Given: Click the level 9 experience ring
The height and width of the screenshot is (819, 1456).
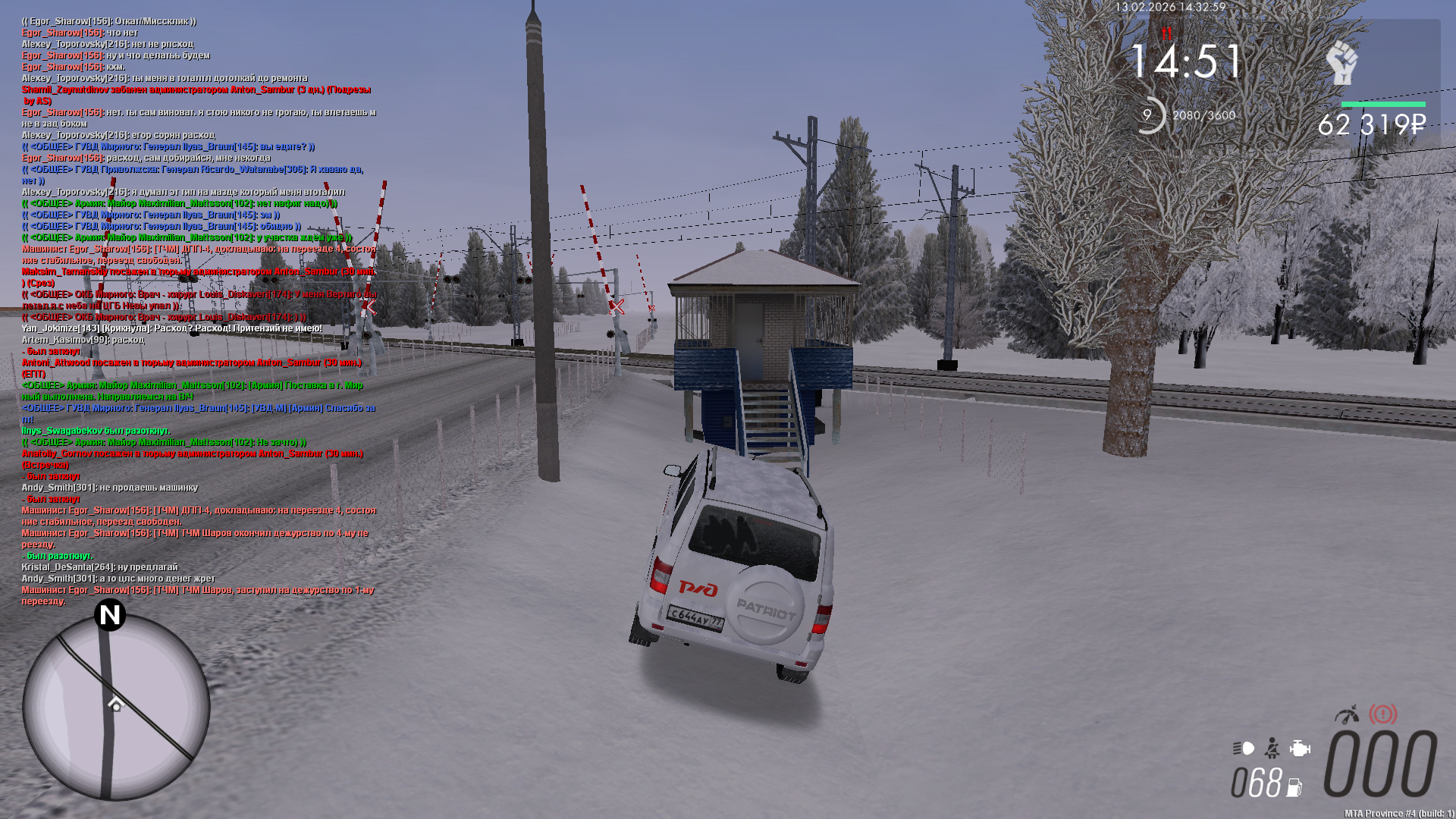Looking at the screenshot, I should (x=1147, y=115).
